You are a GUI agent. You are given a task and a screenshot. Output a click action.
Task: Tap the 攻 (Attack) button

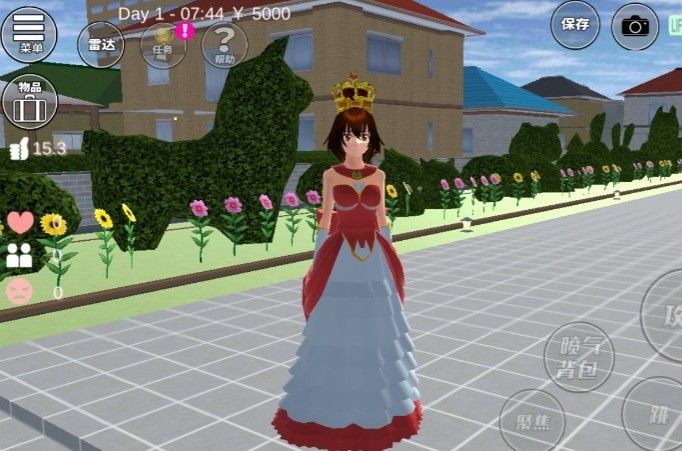(666, 314)
